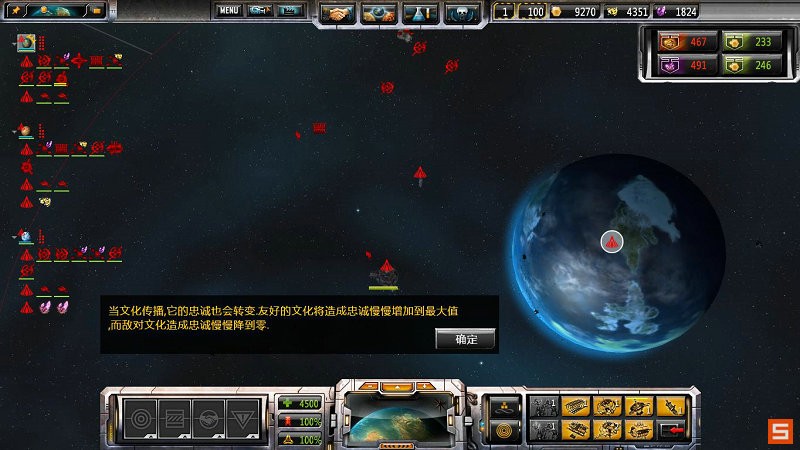Viewport: 800px width, 450px height.
Task: Choose the orange concentric rings tab button
Action: pyautogui.click(x=503, y=431)
